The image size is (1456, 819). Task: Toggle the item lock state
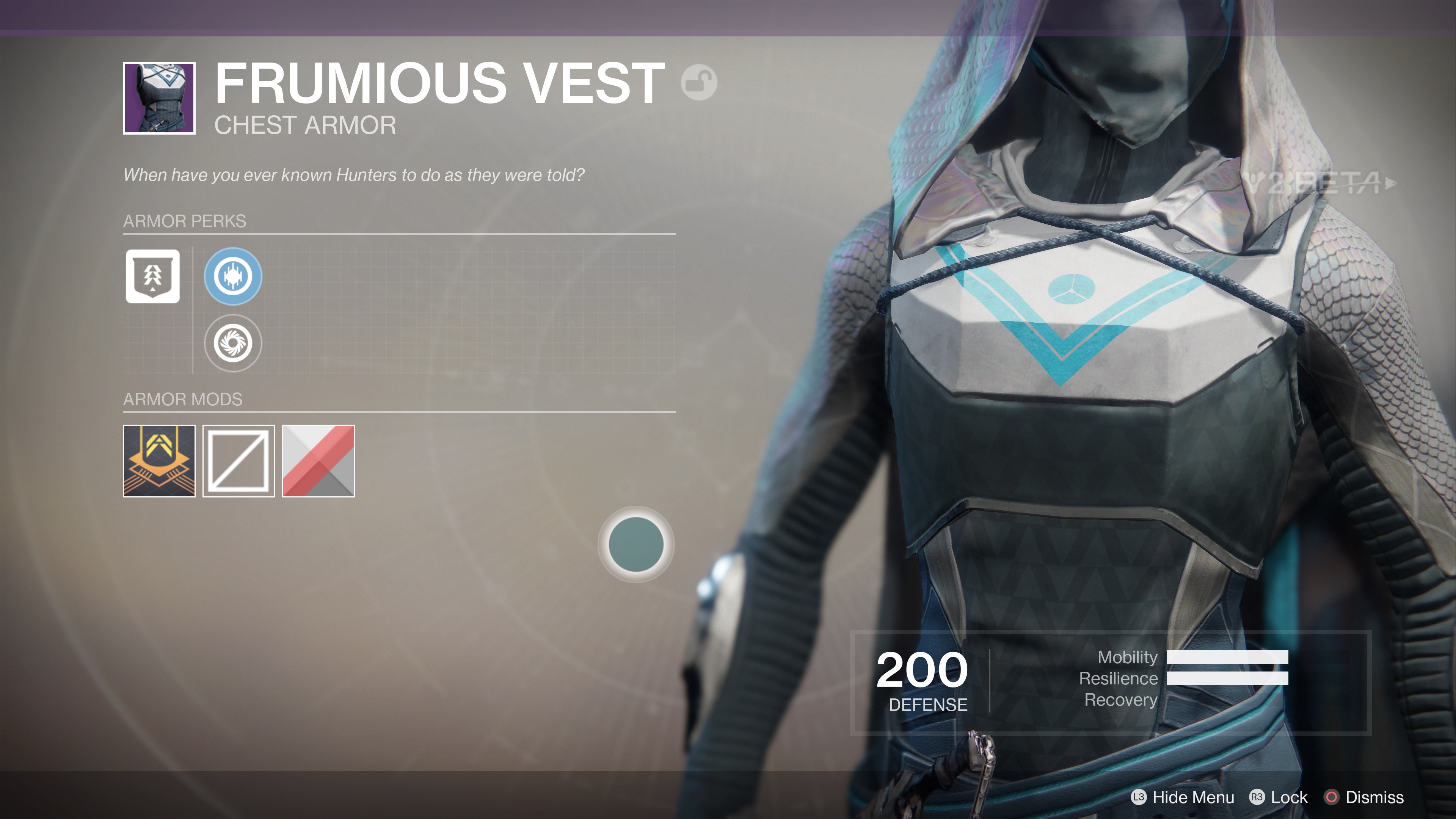(x=1289, y=797)
